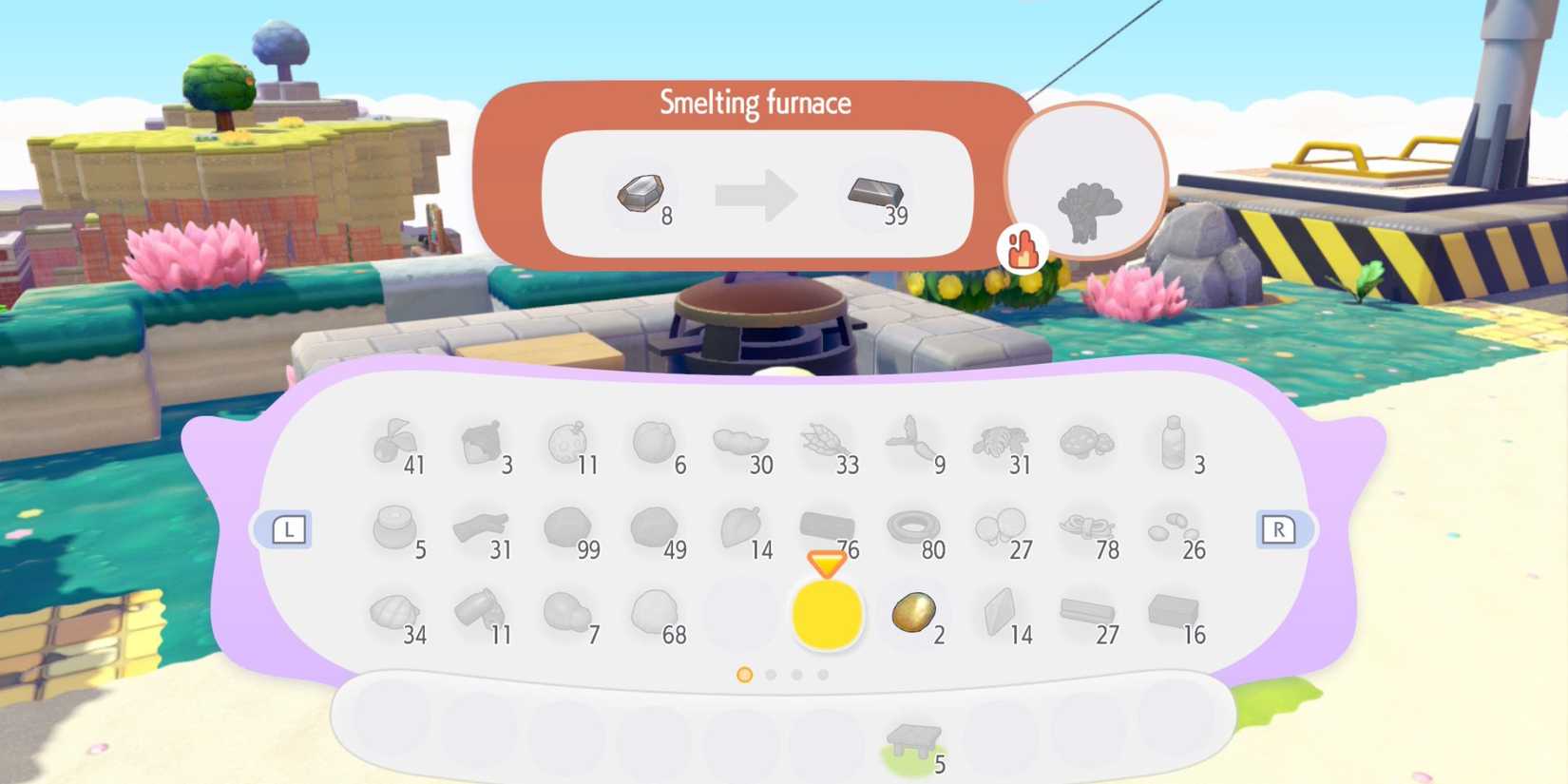Click the first orange page indicator dot

pyautogui.click(x=744, y=676)
